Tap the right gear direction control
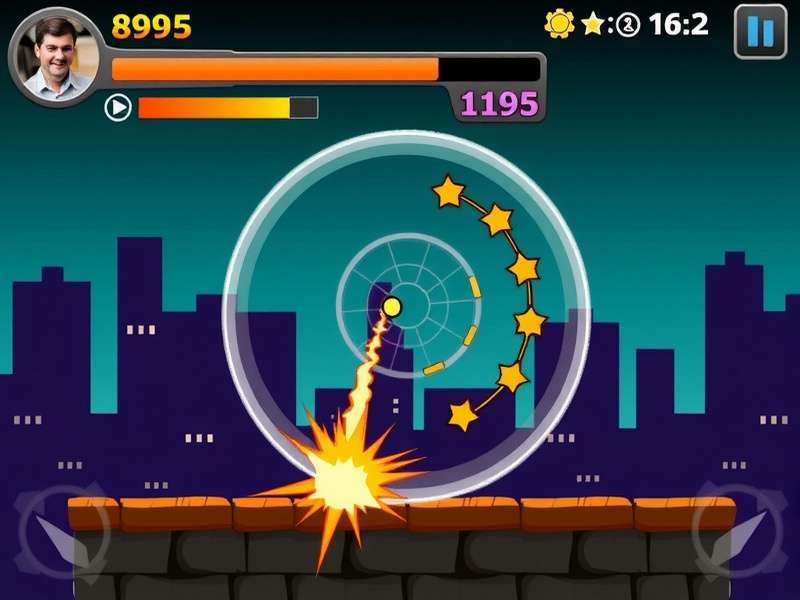Screen dimensions: 800x600 [741, 531]
